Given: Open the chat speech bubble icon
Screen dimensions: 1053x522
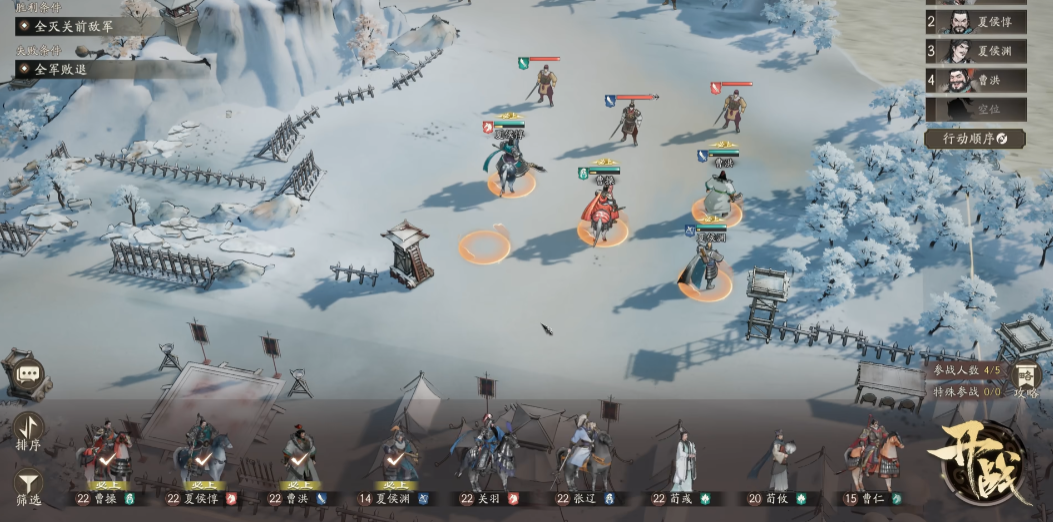Looking at the screenshot, I should [26, 374].
